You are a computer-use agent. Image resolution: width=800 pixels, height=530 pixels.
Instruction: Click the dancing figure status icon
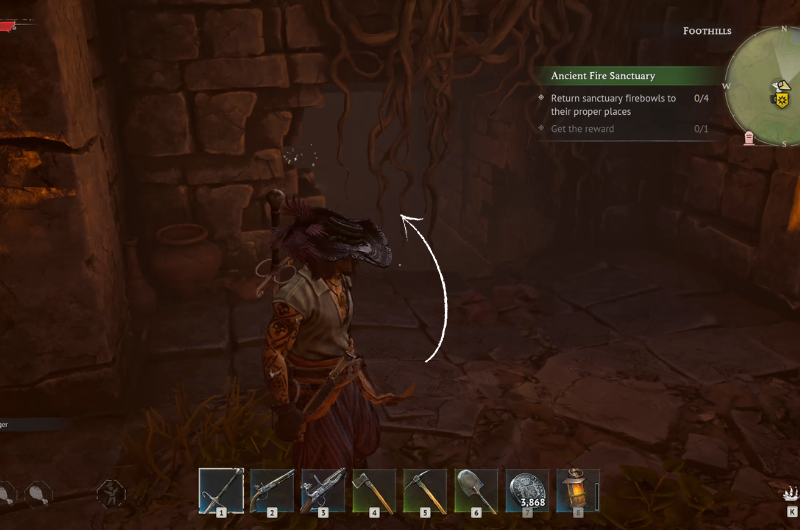point(111,492)
